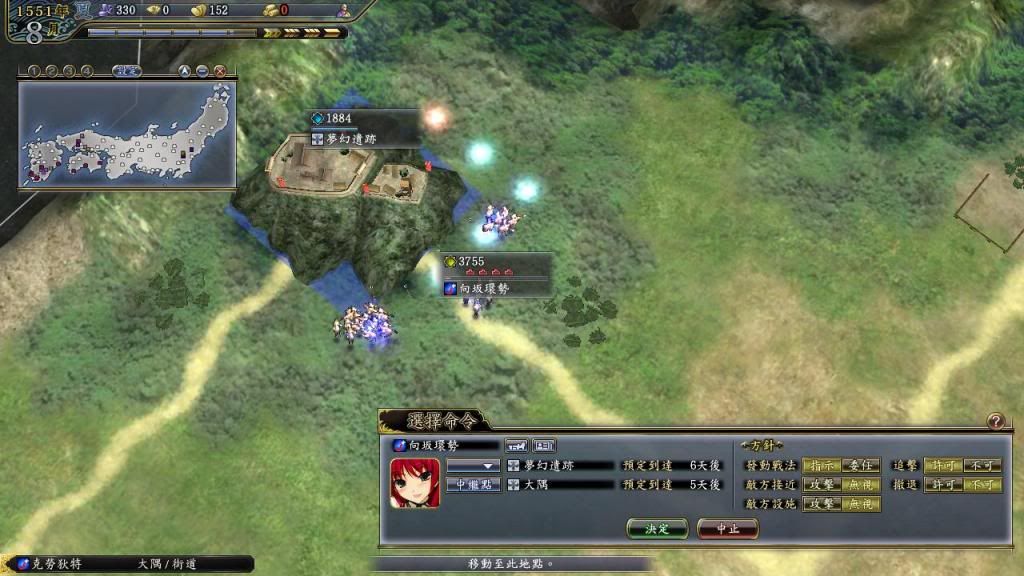Cancel the order with 中止
The width and height of the screenshot is (1024, 576).
coord(727,528)
